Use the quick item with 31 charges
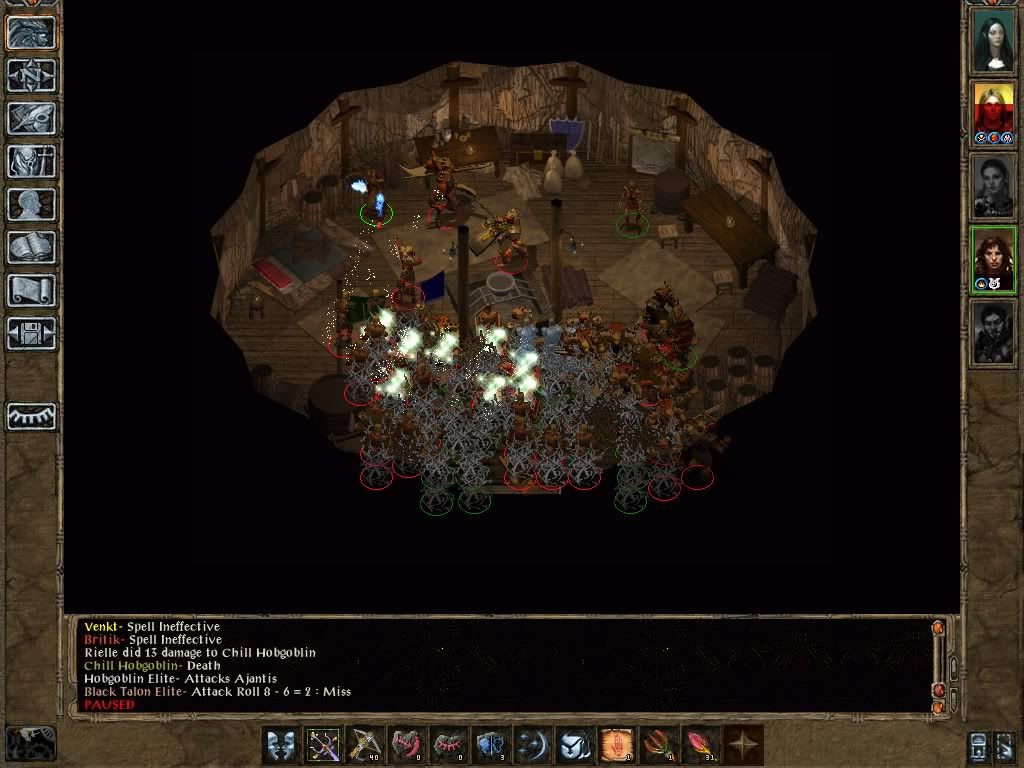The width and height of the screenshot is (1024, 768). [x=701, y=745]
